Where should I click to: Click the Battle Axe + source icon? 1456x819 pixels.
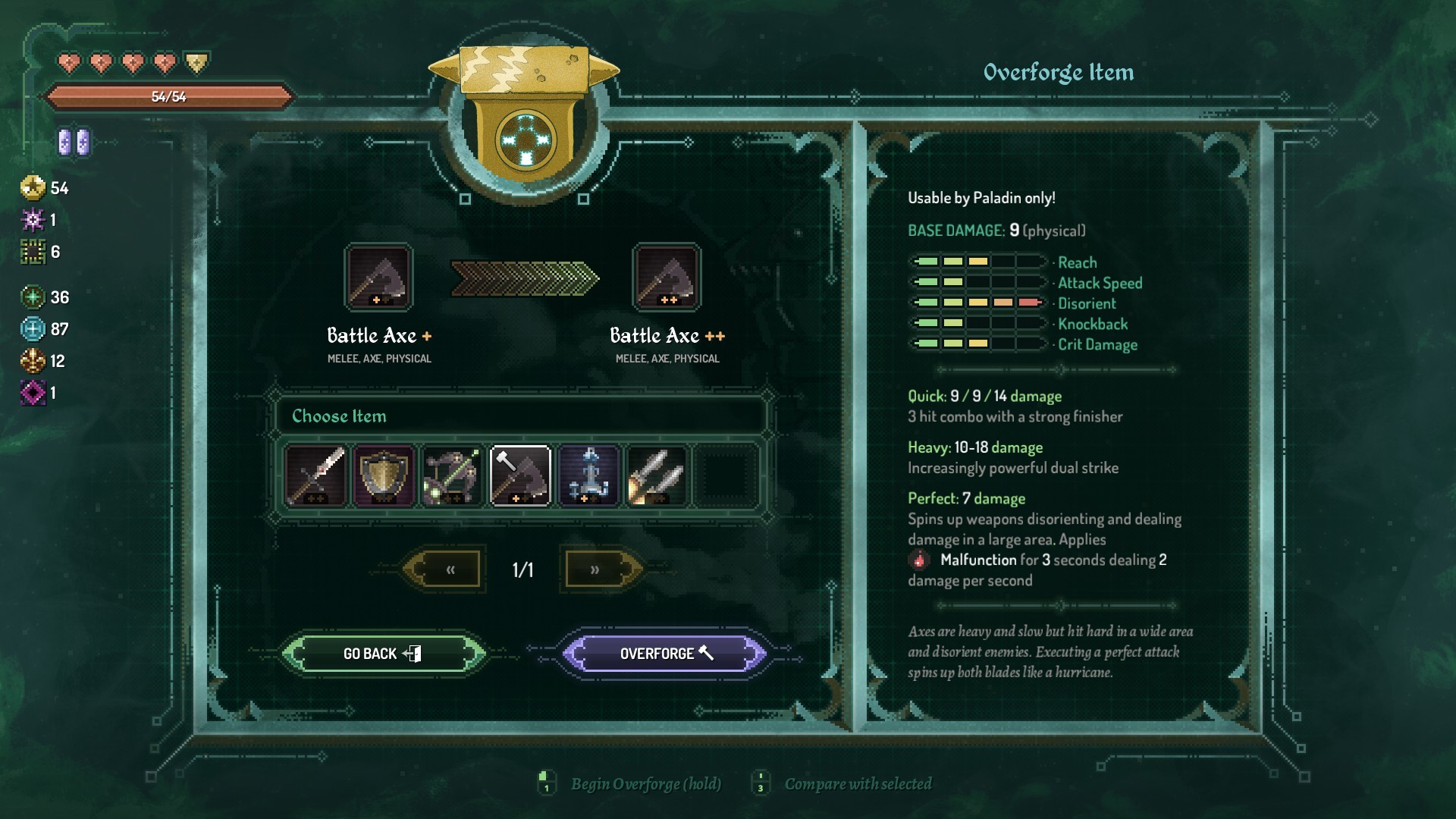coord(378,278)
